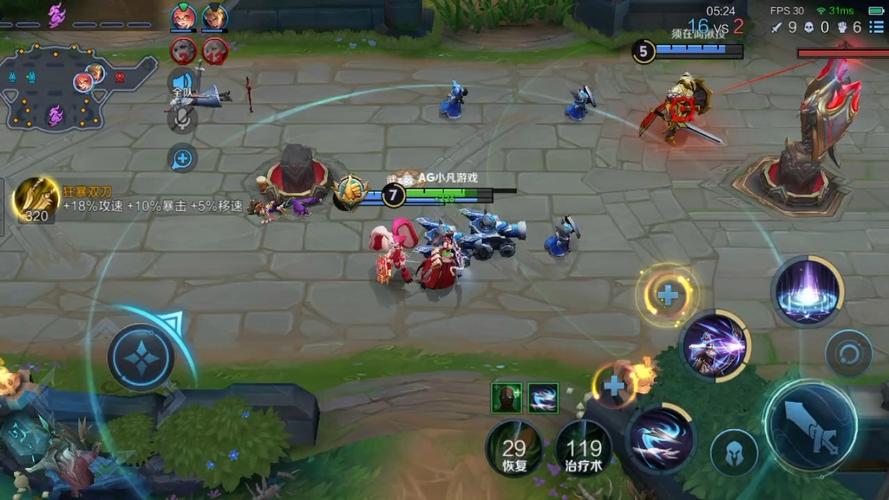
Task: Select the red-haired teammate portrait in the top row
Action: pos(183,17)
